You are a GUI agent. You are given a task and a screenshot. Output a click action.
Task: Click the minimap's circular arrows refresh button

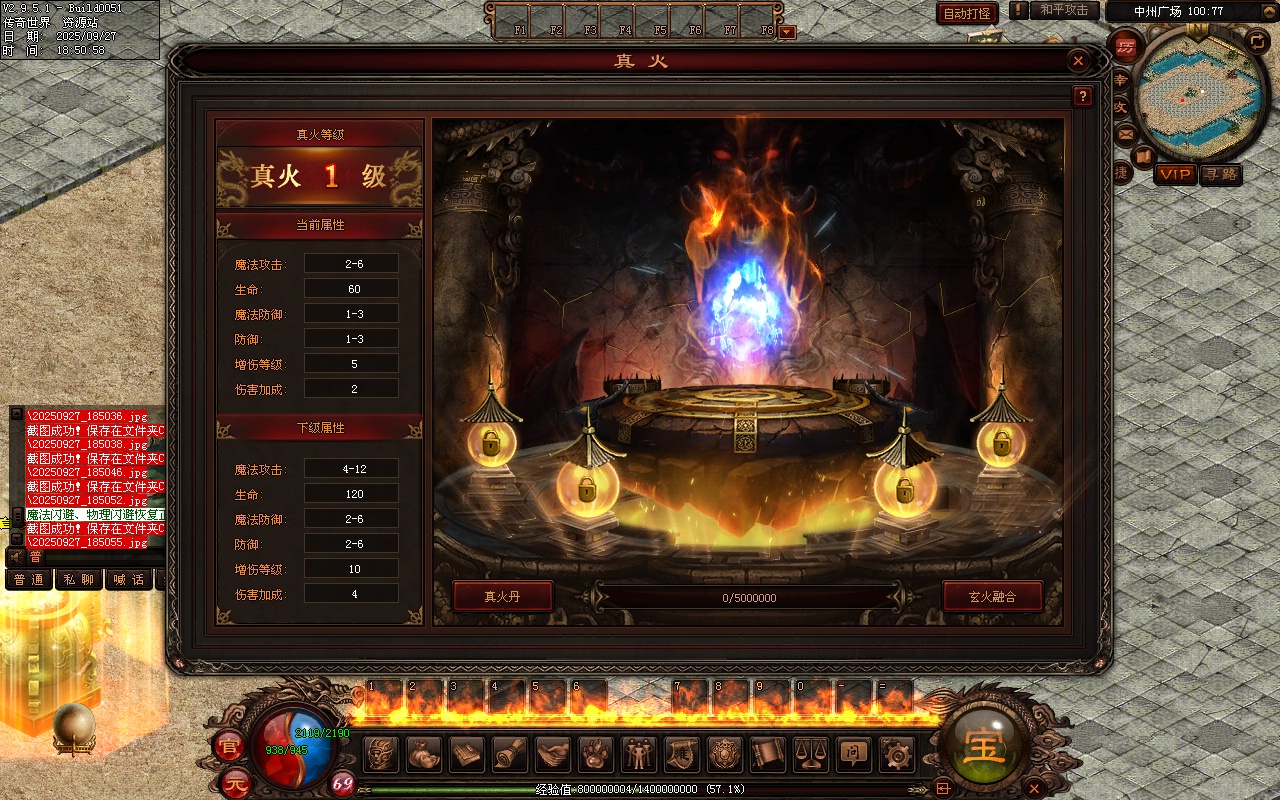click(x=1257, y=41)
